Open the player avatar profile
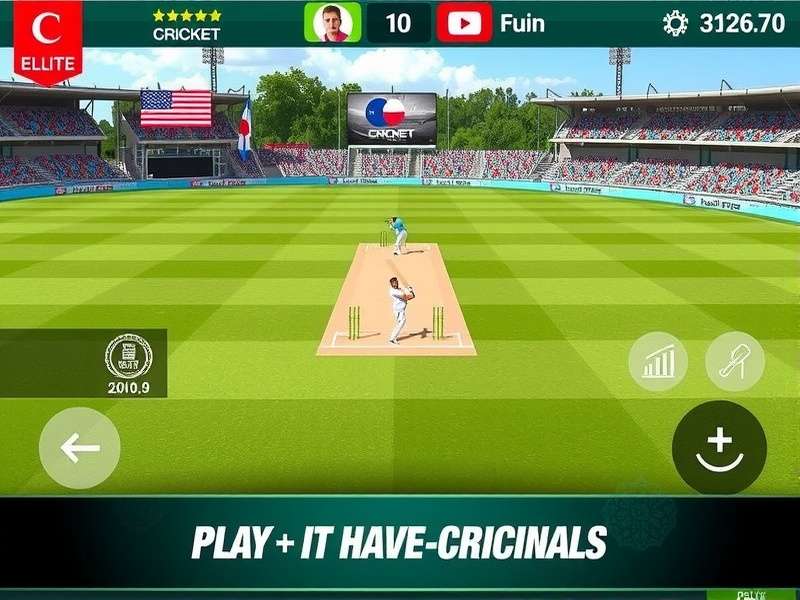Viewport: 800px width, 600px height. tap(333, 22)
